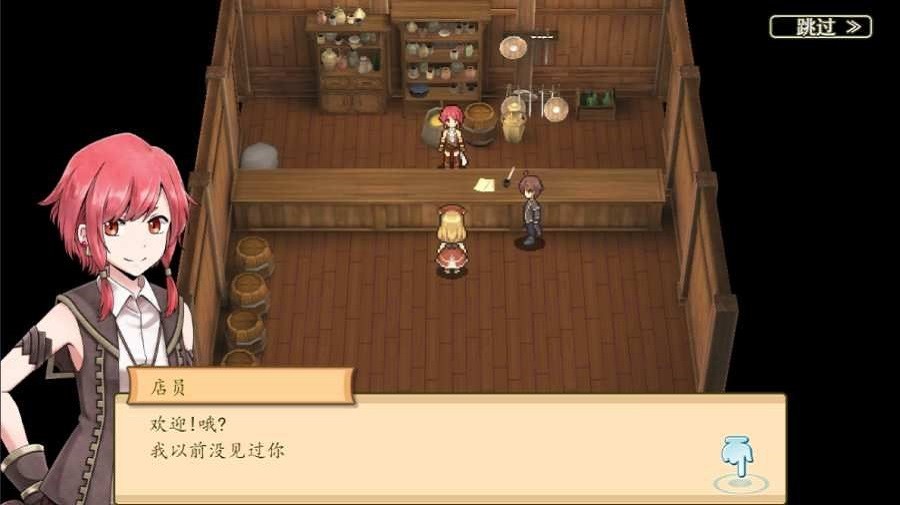Tap the pointing hand continue icon

(x=738, y=460)
